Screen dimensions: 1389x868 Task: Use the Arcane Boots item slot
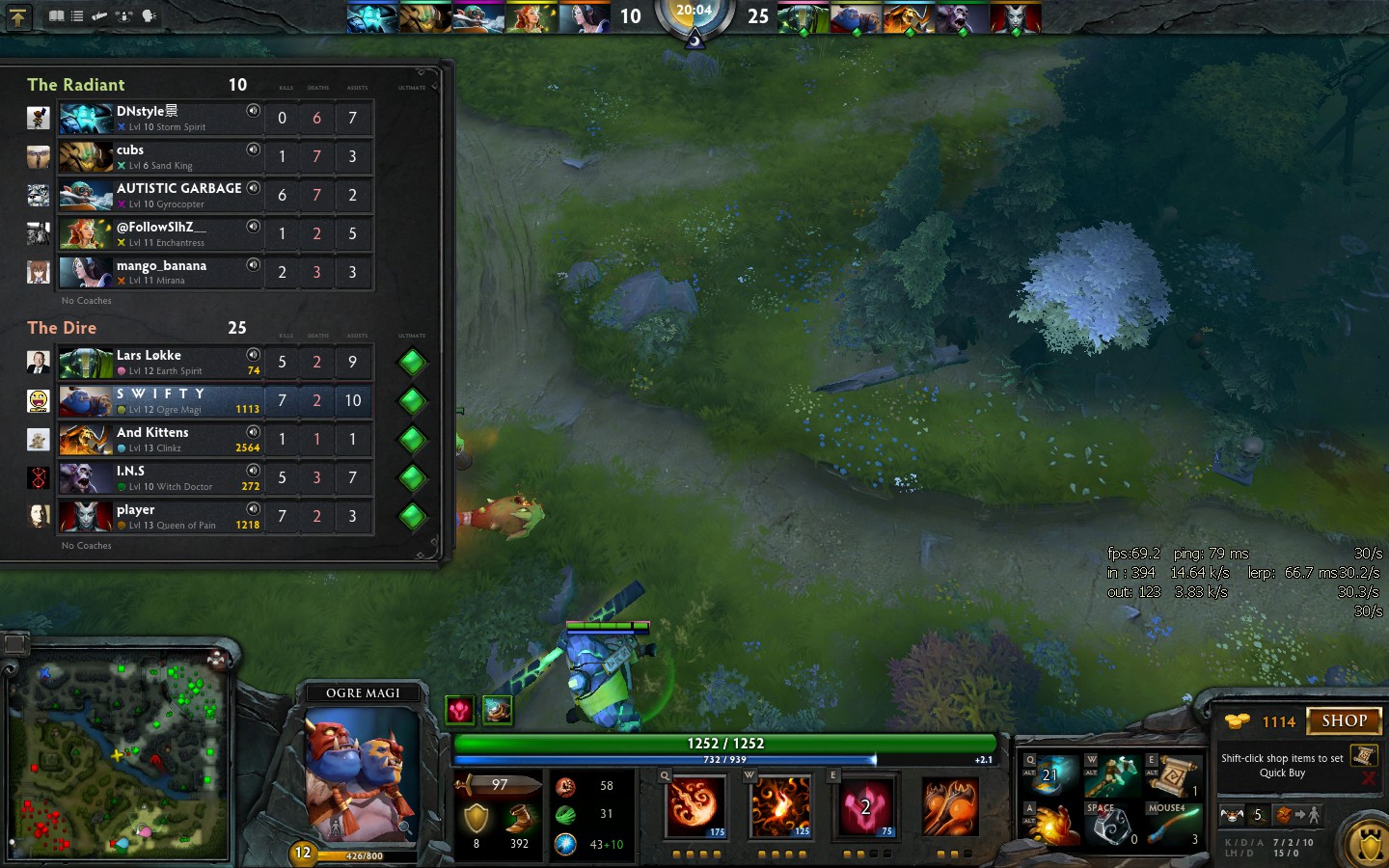1050,775
